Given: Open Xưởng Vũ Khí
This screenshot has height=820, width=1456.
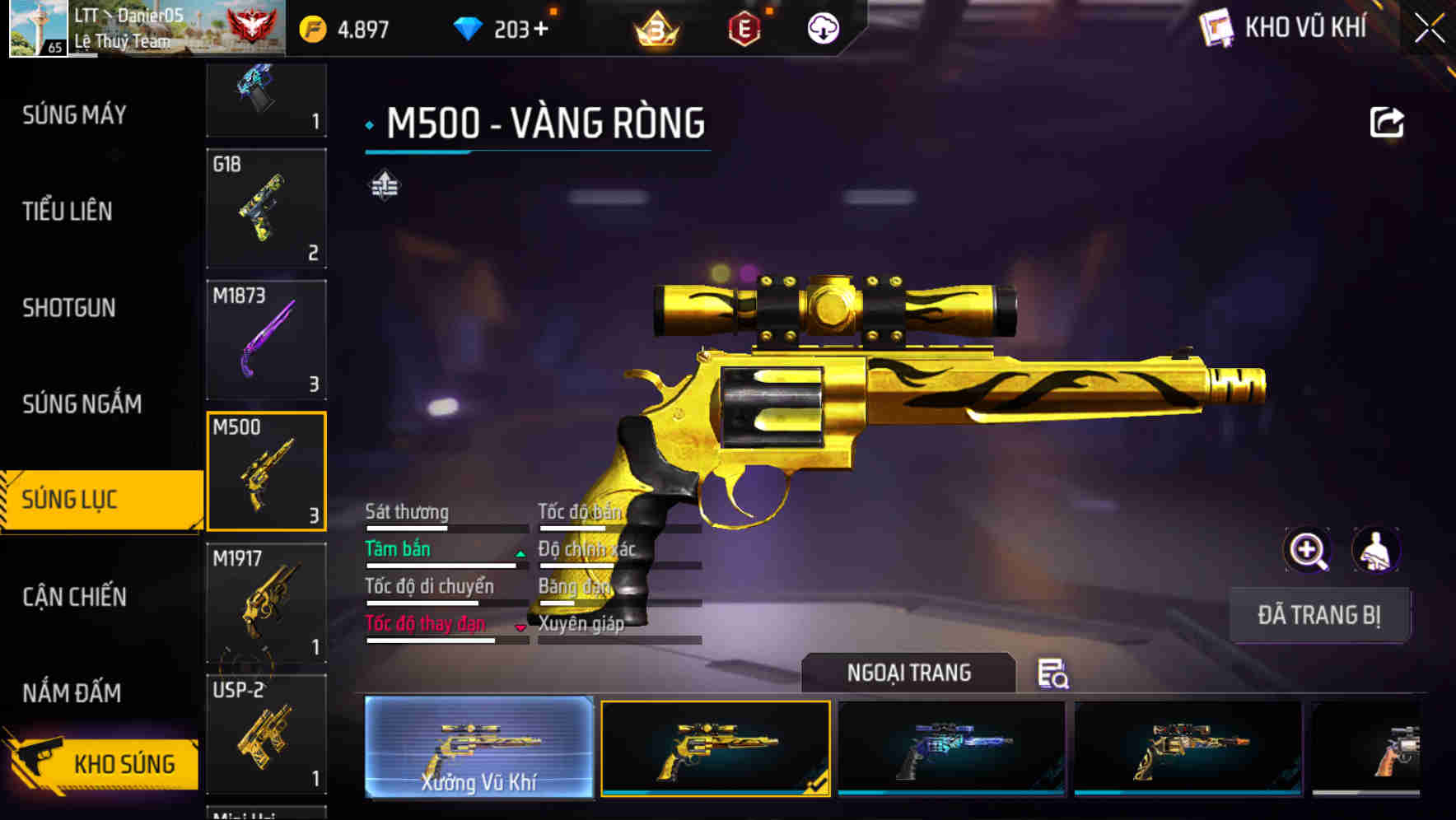Looking at the screenshot, I should point(480,748).
